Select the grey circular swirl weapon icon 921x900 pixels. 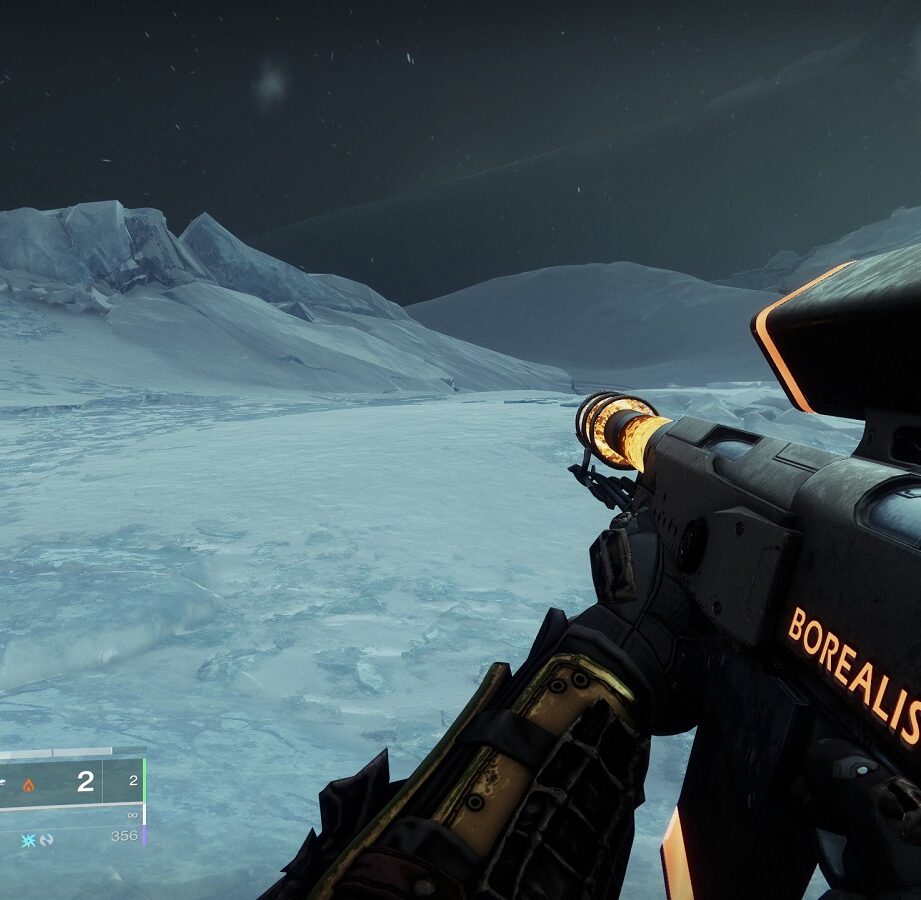tap(46, 839)
